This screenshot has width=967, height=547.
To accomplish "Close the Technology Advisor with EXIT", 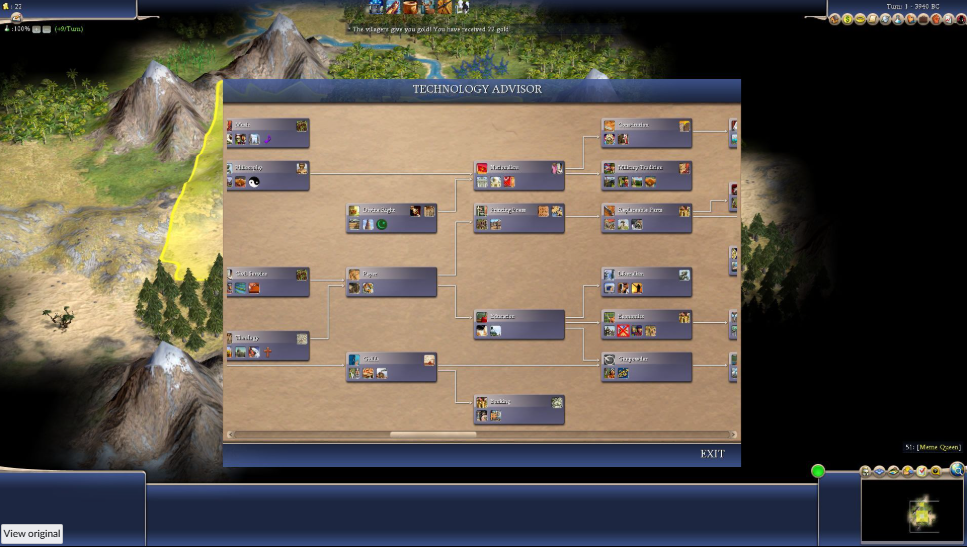I will (x=712, y=454).
